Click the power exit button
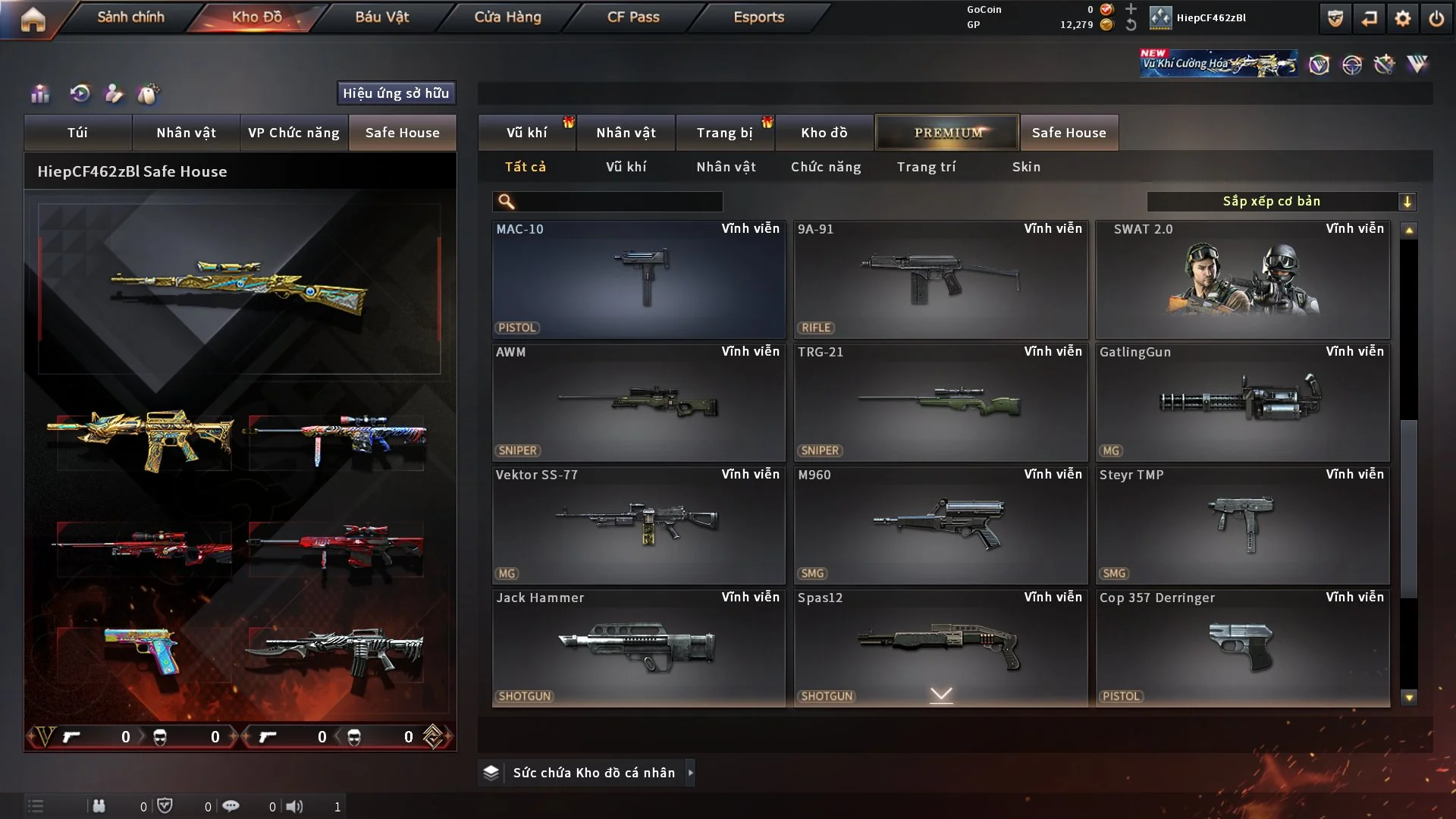Viewport: 1456px width, 819px height. 1436,18
